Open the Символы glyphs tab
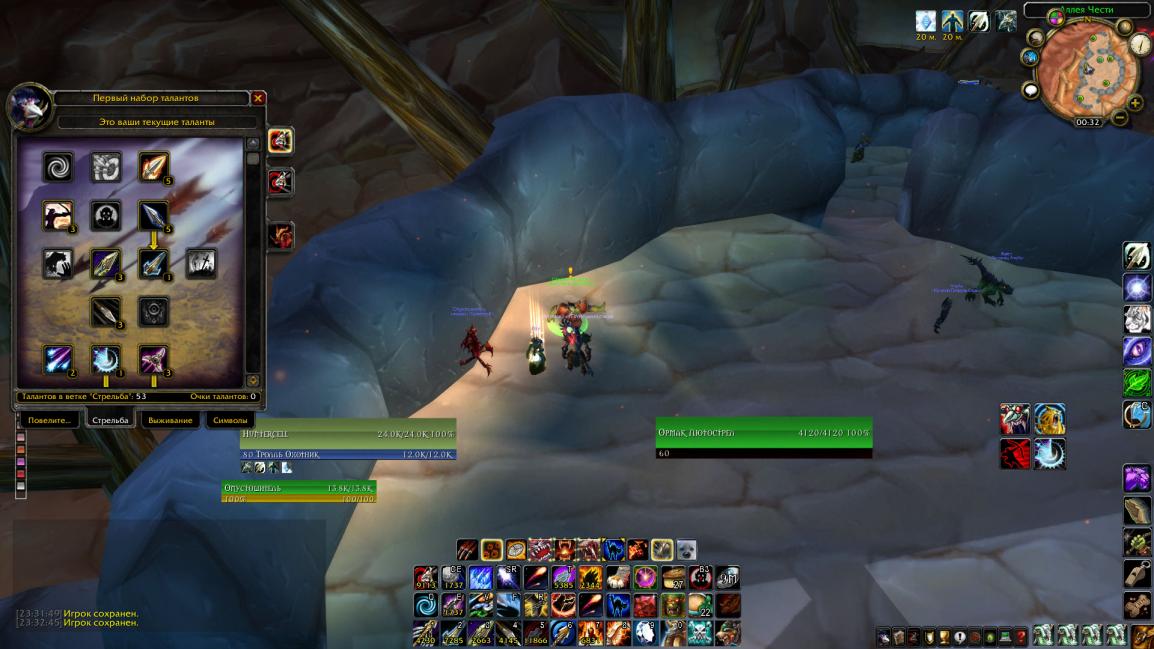1154x649 pixels. [x=230, y=420]
